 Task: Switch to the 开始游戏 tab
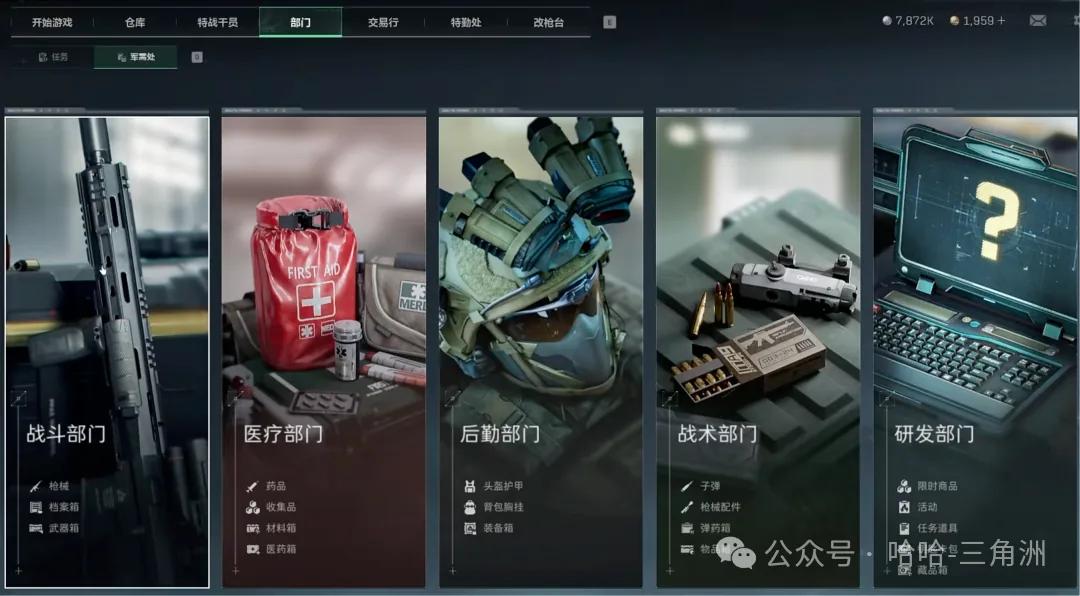pyautogui.click(x=52, y=22)
